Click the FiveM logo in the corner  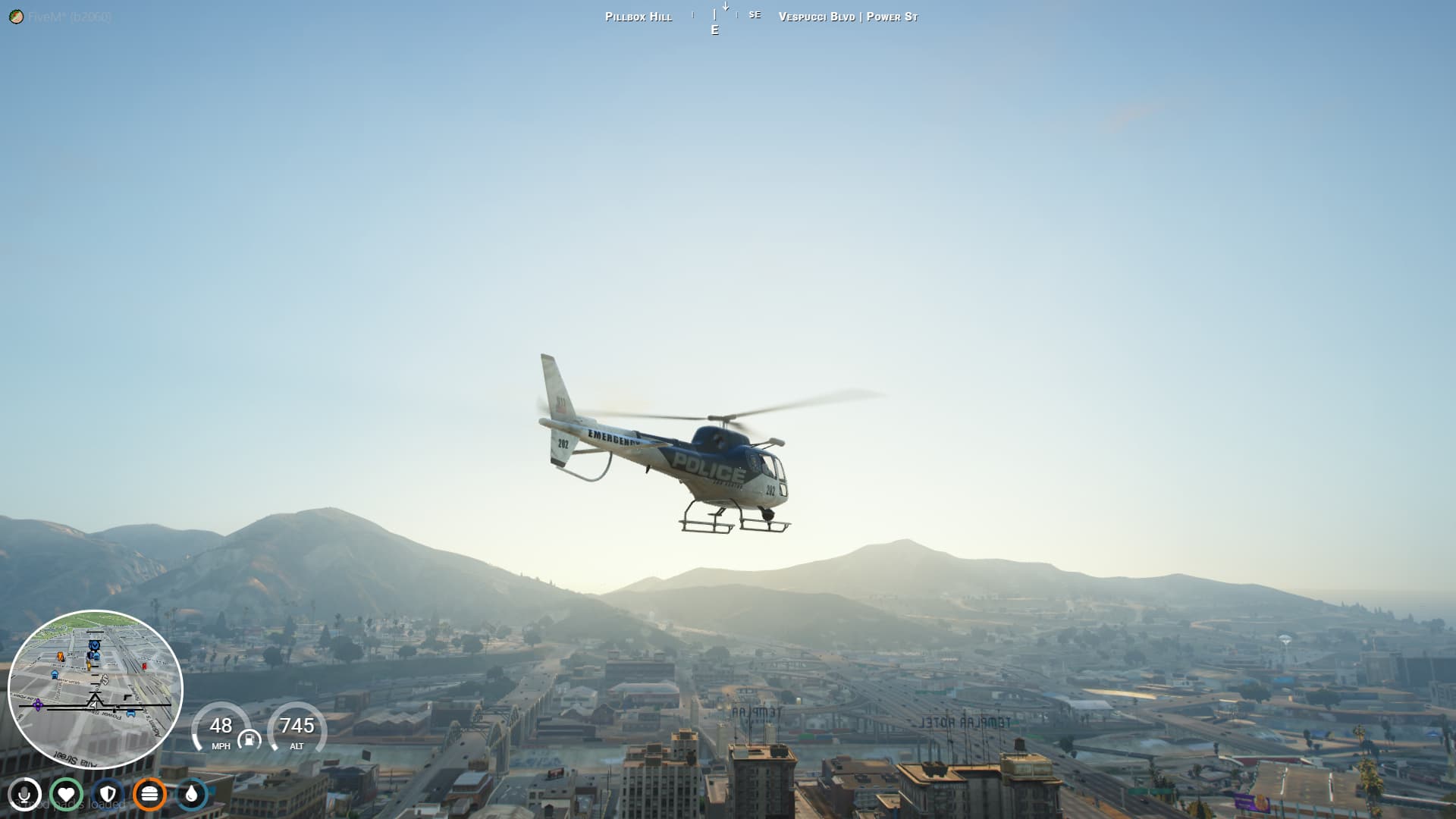16,17
